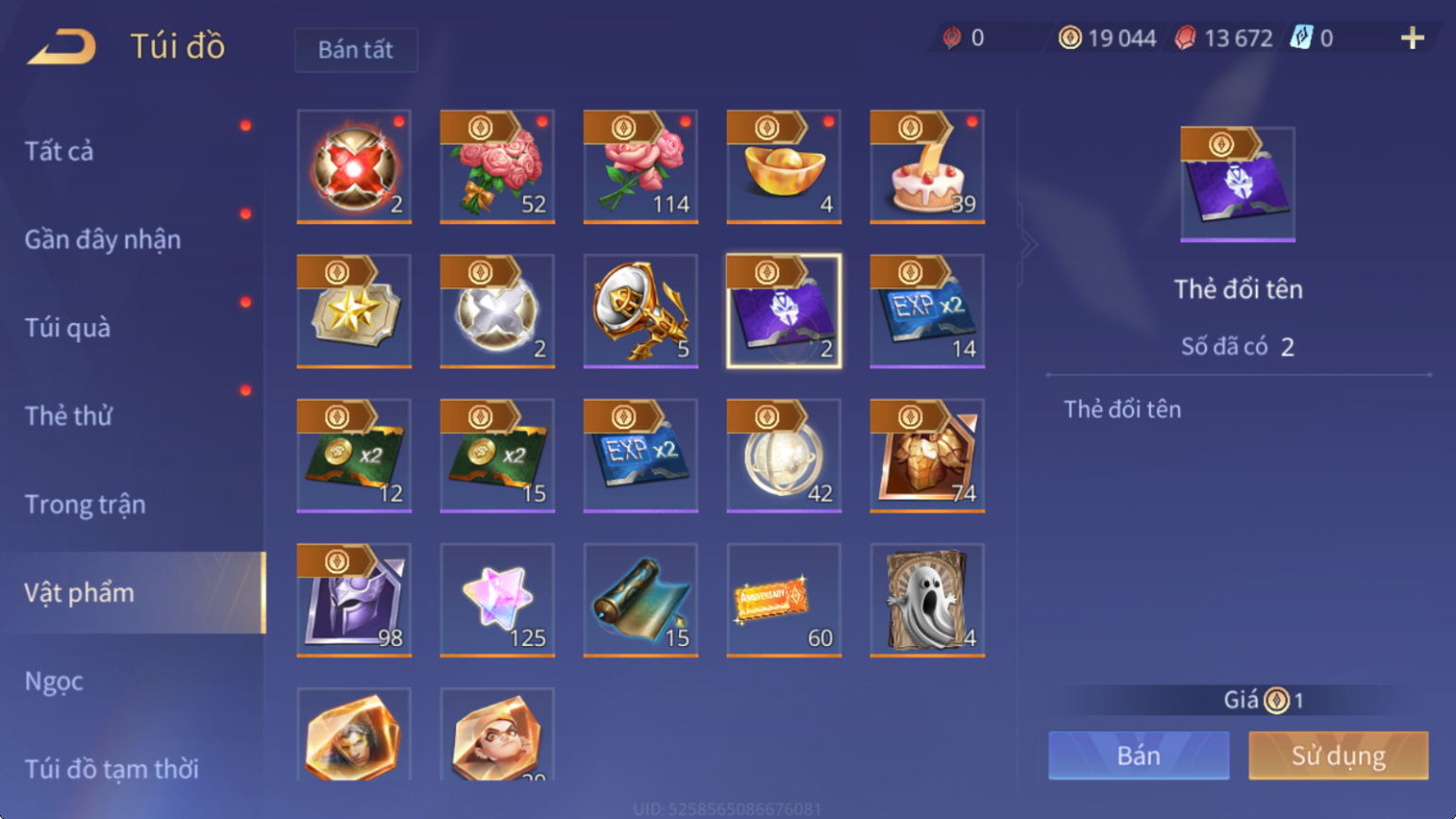Select the Túi quà category
Image resolution: width=1456 pixels, height=819 pixels.
click(x=67, y=328)
